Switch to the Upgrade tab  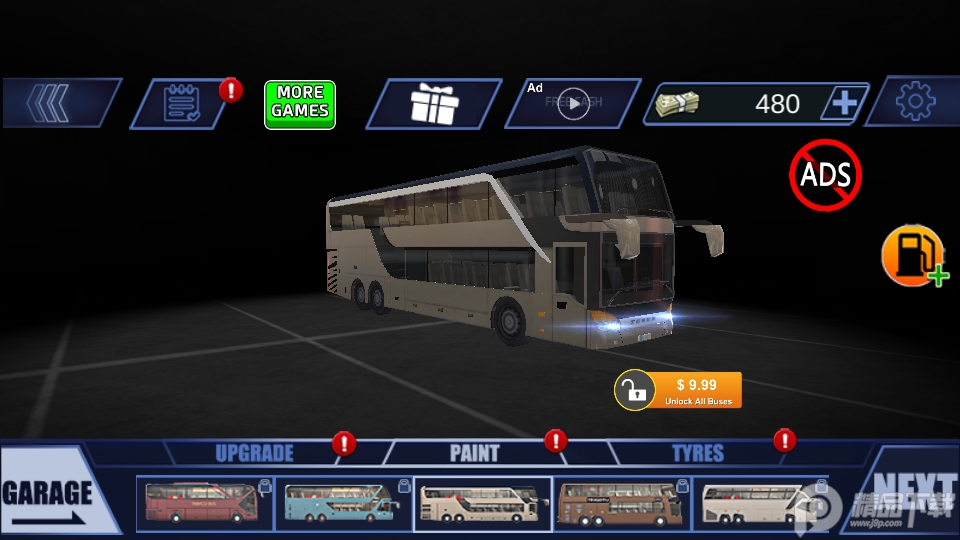click(254, 453)
